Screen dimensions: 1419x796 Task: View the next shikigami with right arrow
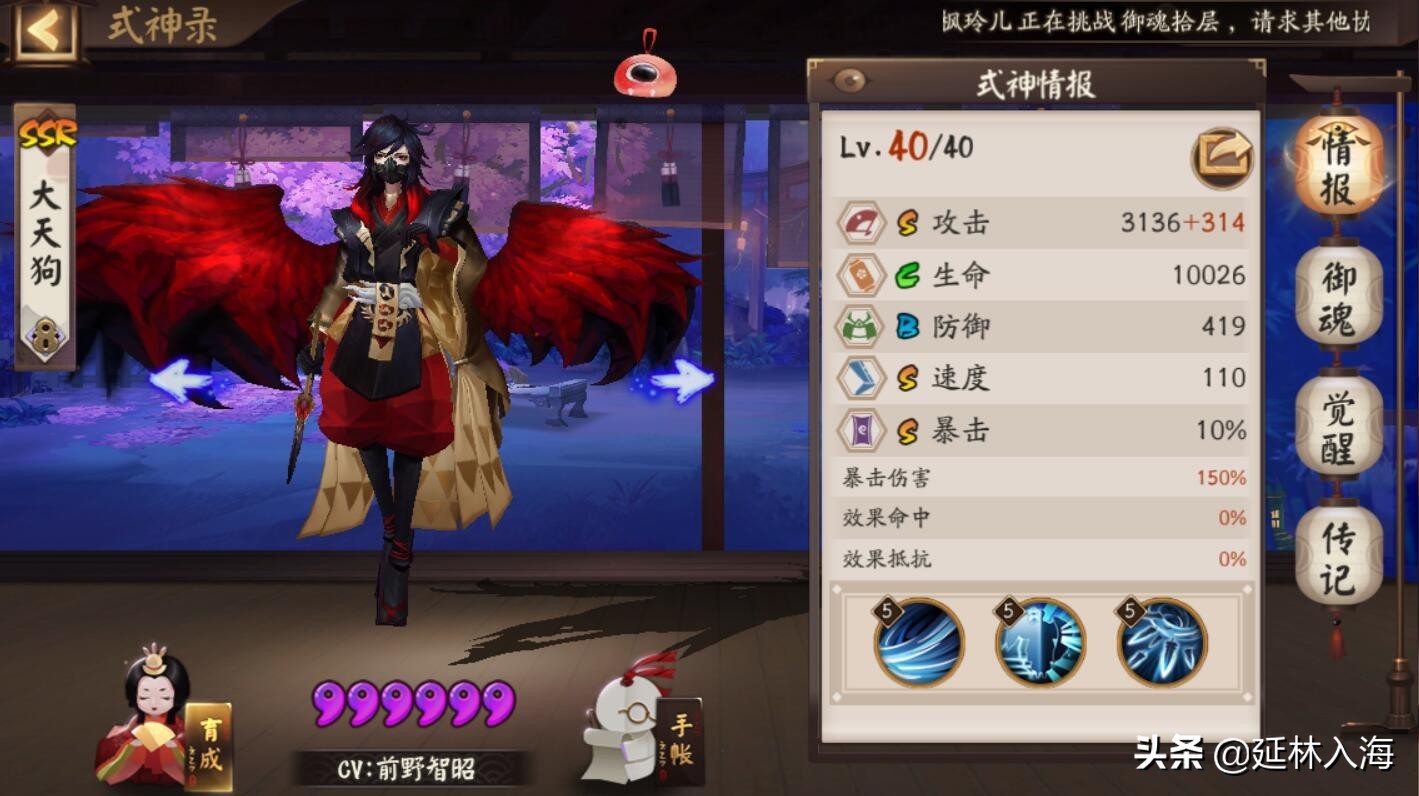(681, 381)
